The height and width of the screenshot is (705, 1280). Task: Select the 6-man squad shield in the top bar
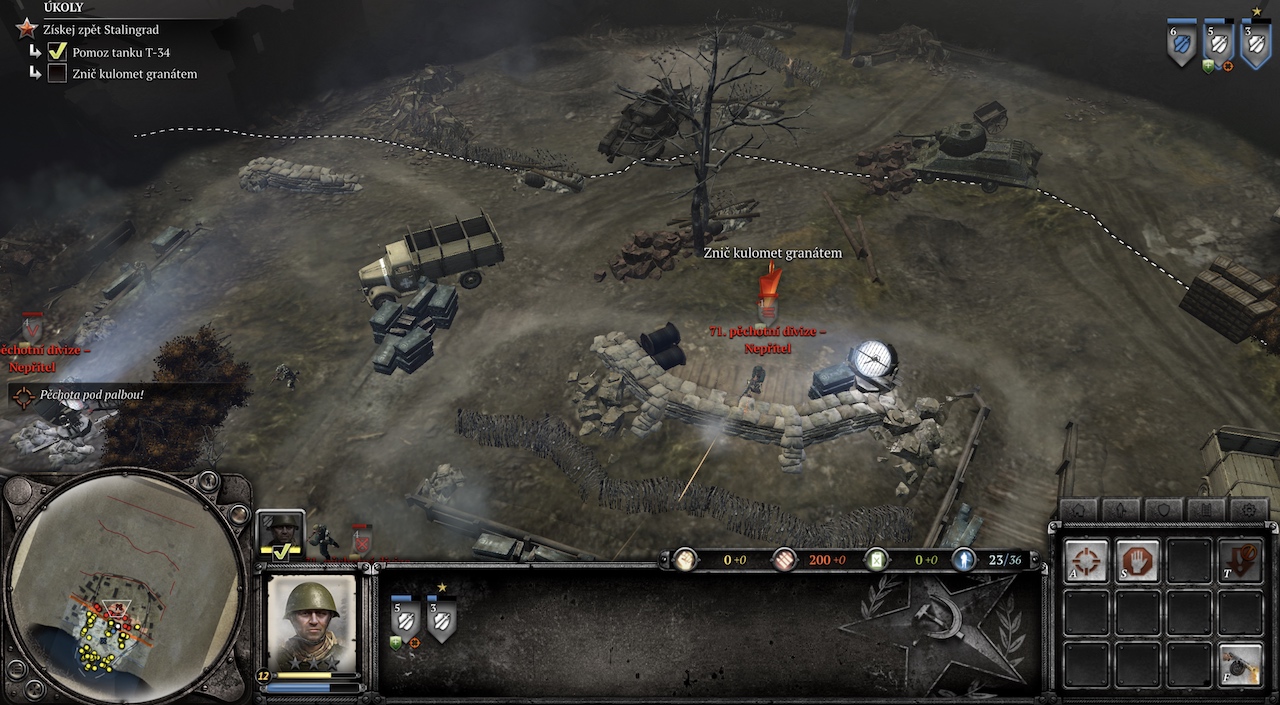pos(1181,44)
